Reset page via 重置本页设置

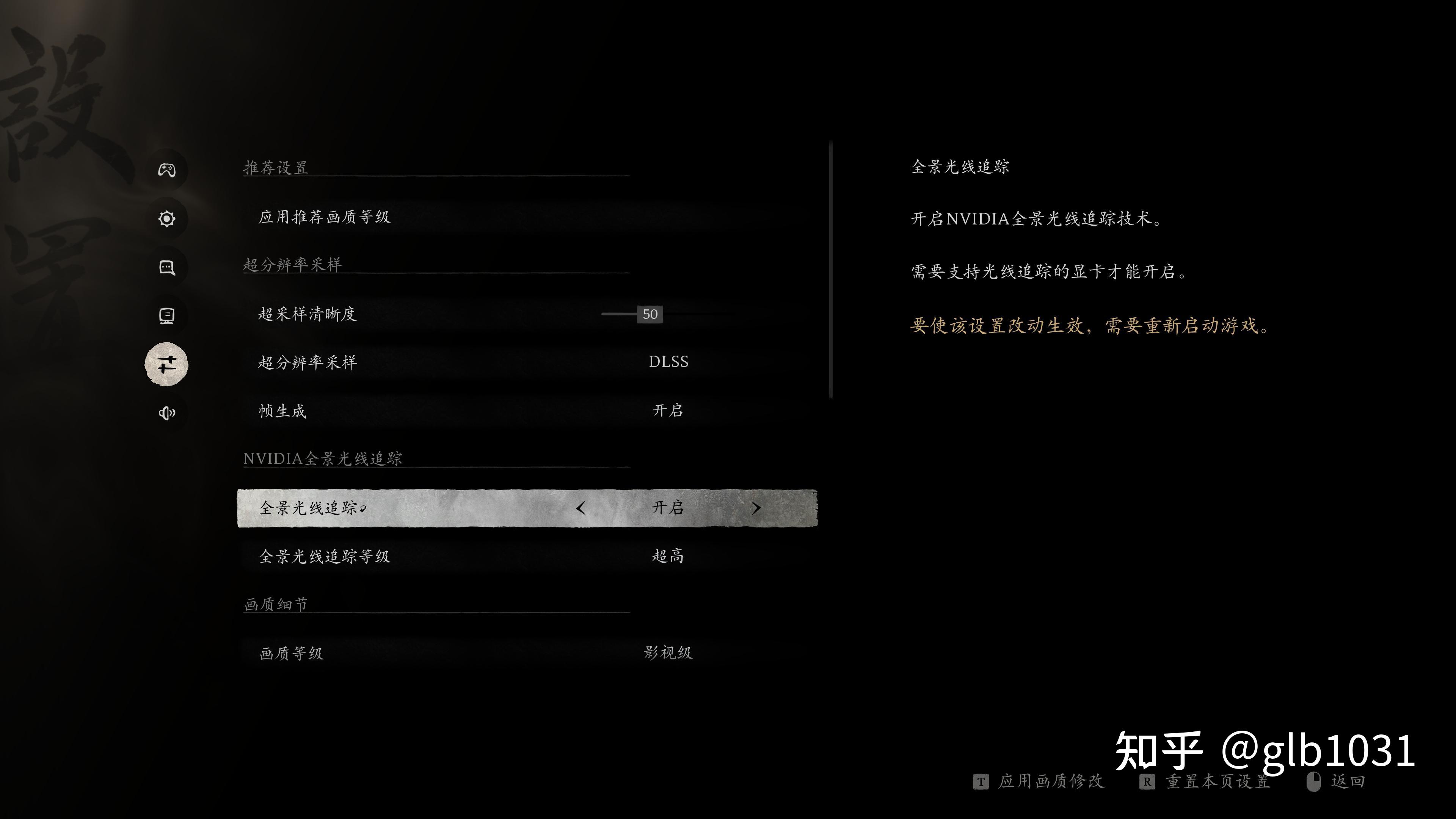pyautogui.click(x=1217, y=782)
